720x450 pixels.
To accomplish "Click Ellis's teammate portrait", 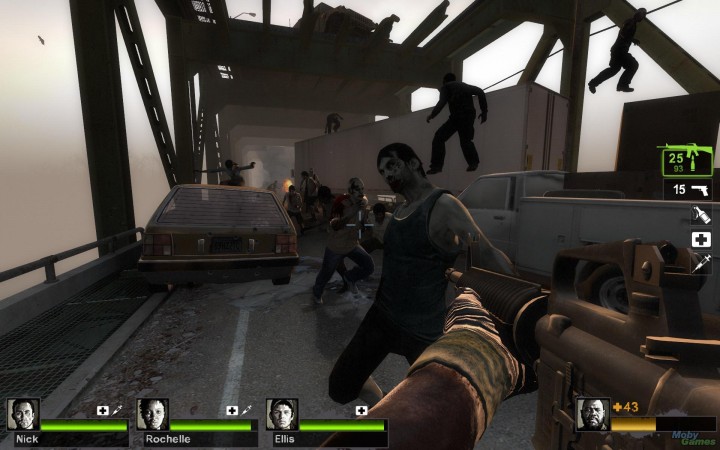I will click(x=281, y=414).
